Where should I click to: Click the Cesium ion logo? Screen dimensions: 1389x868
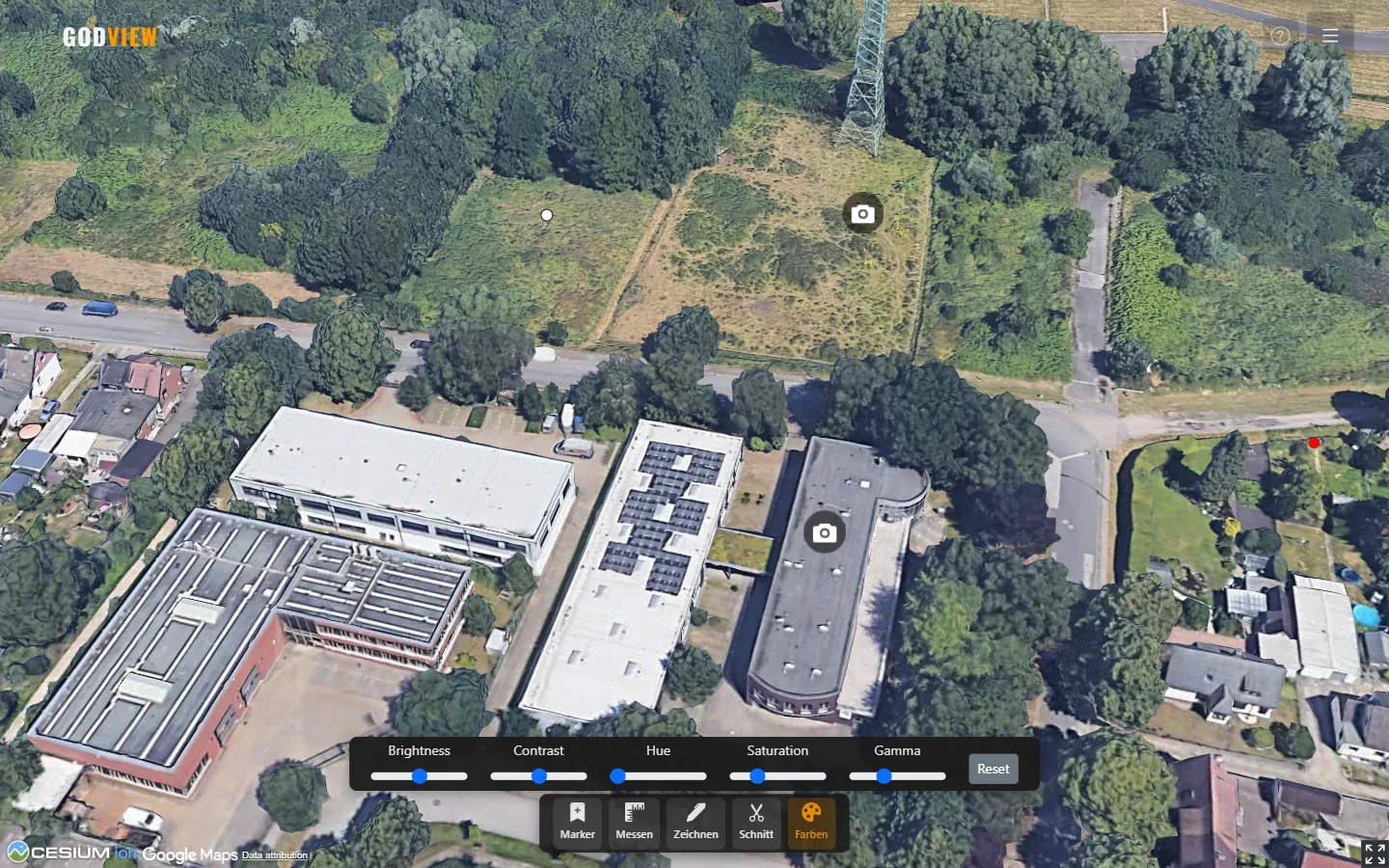coord(68,853)
